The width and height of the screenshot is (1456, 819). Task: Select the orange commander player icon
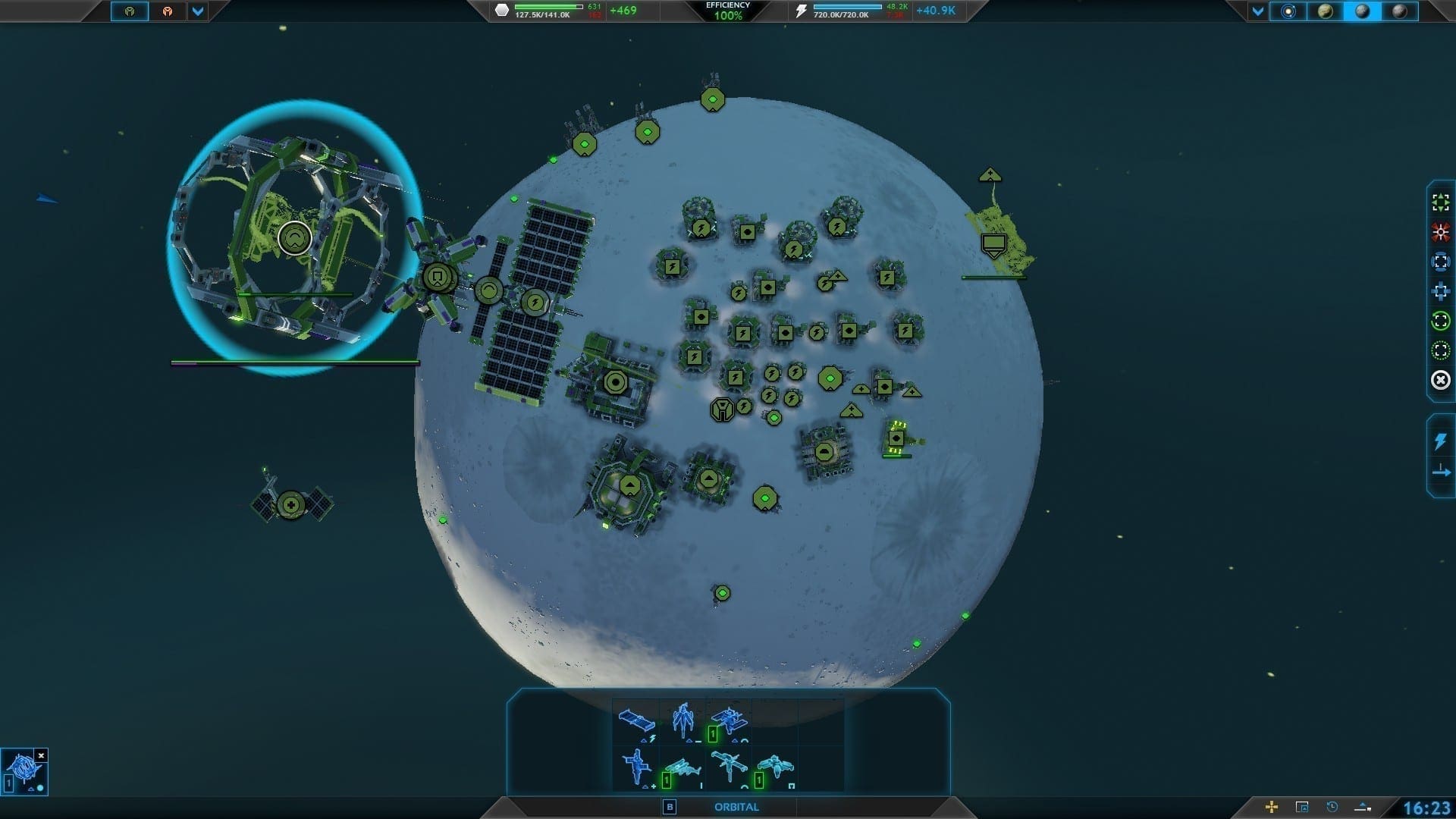(167, 11)
